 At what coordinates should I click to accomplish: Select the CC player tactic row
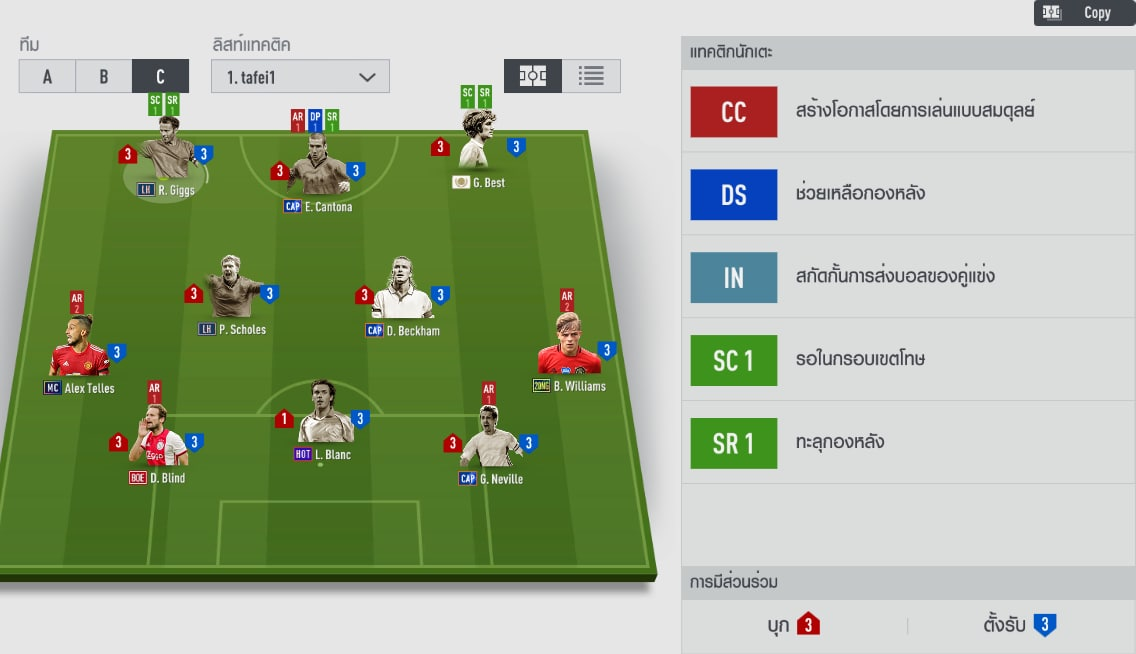[x=908, y=111]
